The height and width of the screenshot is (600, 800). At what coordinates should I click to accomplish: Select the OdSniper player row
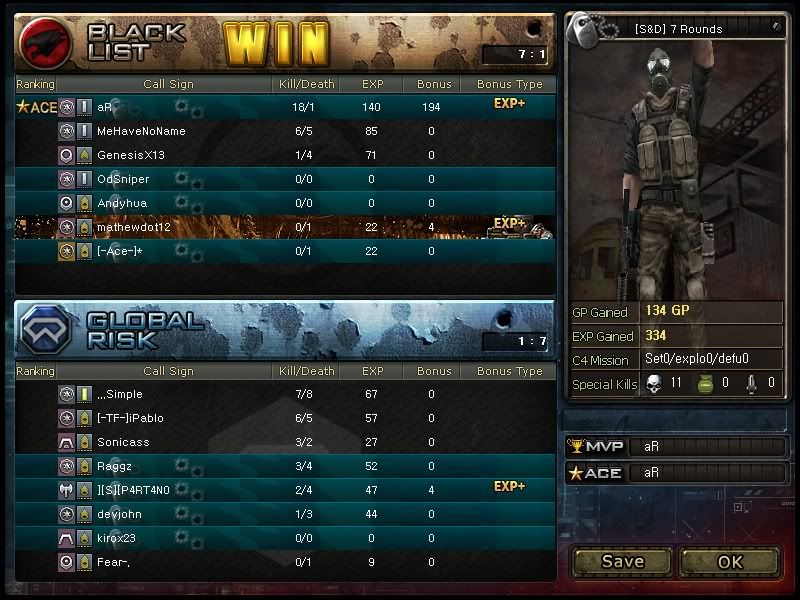[x=123, y=179]
